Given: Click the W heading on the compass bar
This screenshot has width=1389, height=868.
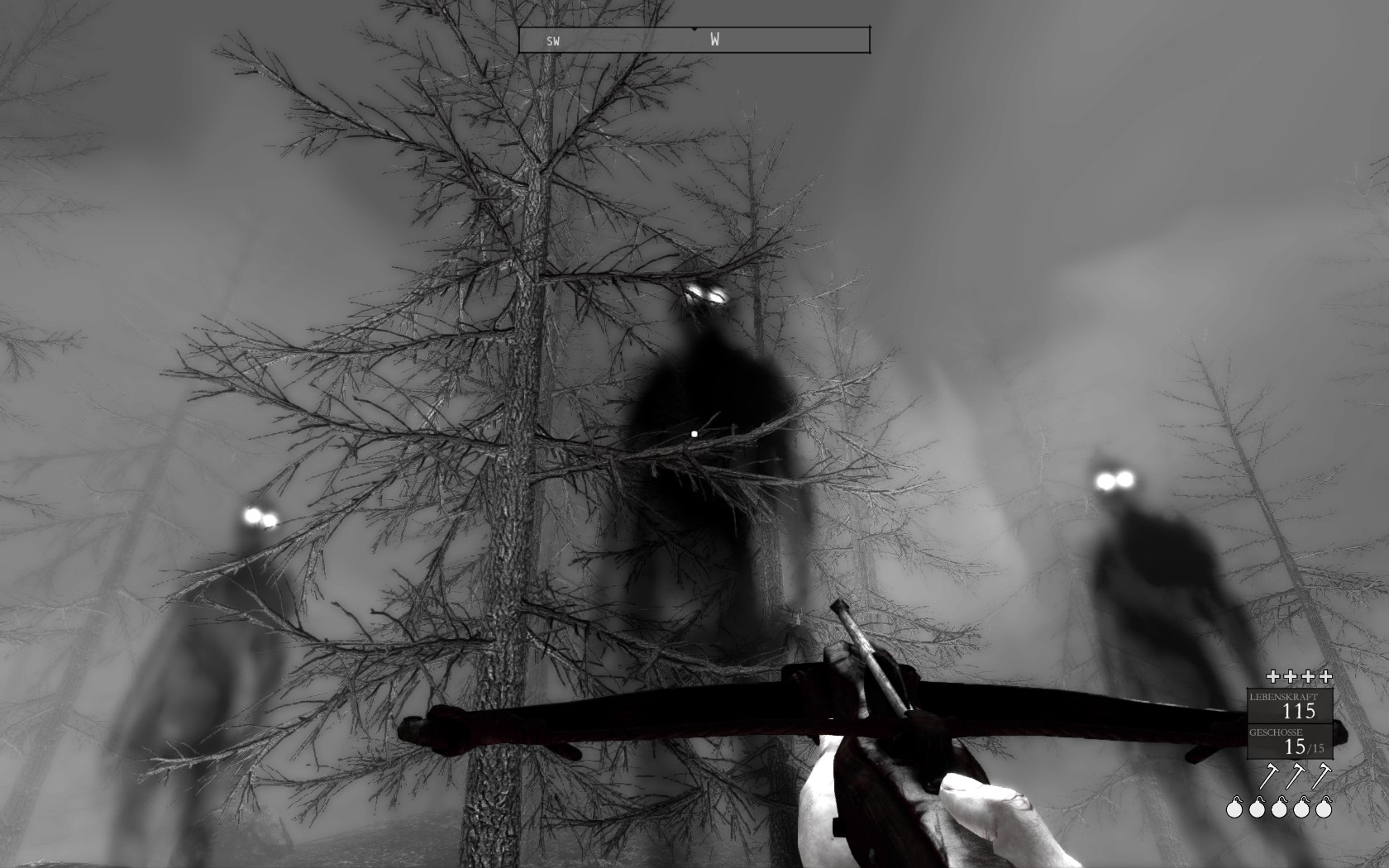Looking at the screenshot, I should 715,39.
